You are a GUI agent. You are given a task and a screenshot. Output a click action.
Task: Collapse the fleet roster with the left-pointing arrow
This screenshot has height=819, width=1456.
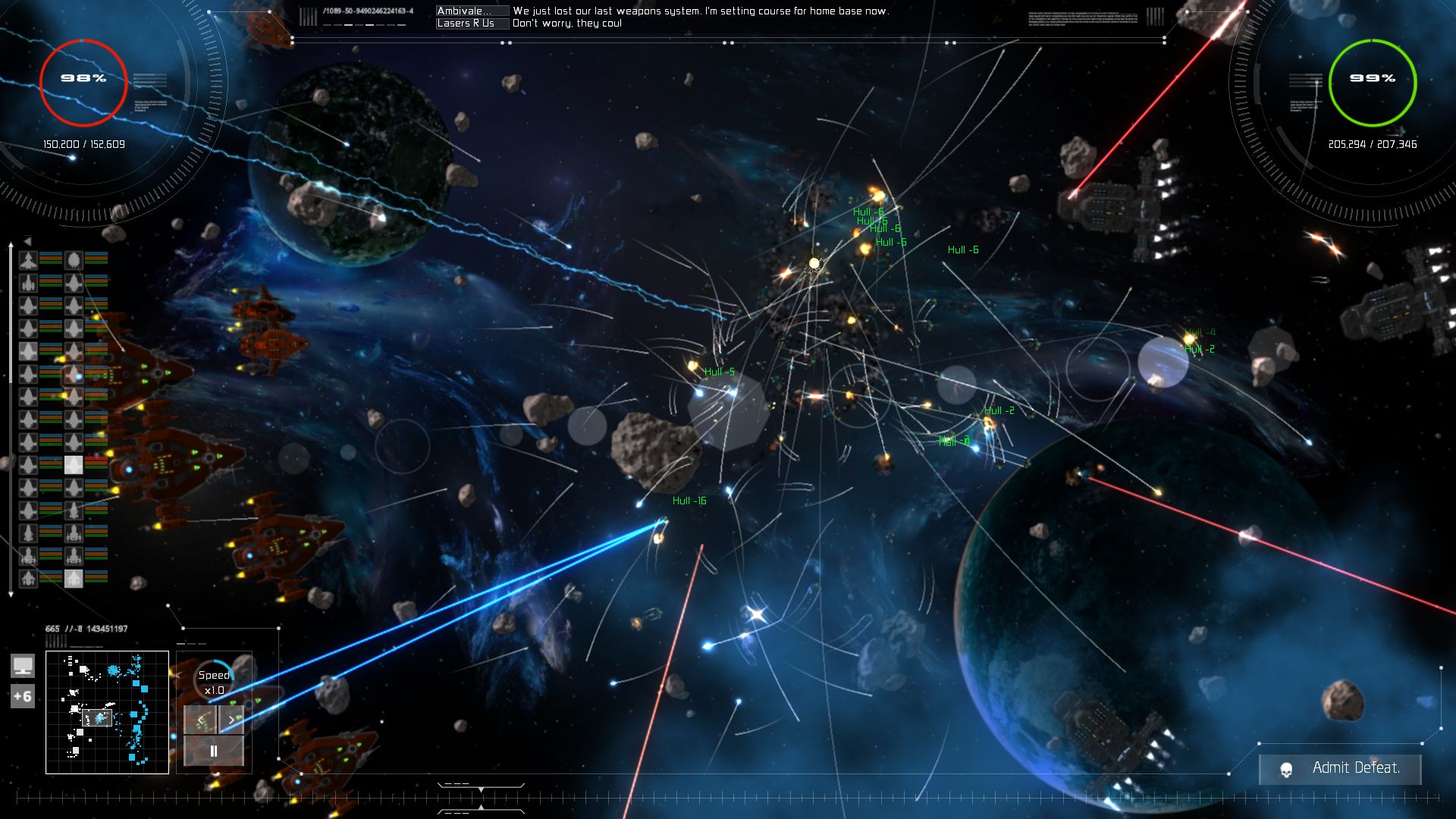point(28,240)
